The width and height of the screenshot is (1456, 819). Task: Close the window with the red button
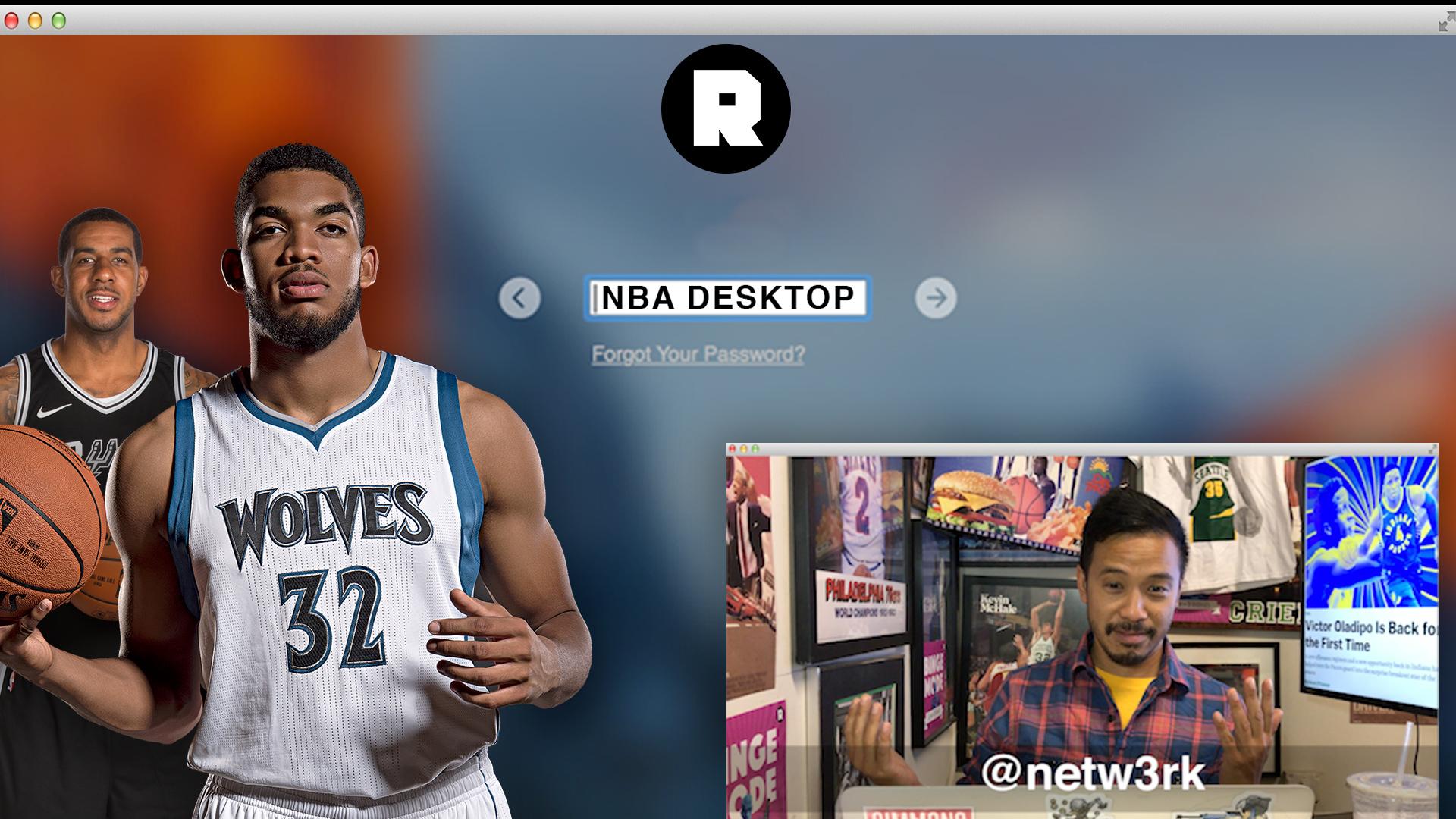(x=11, y=20)
